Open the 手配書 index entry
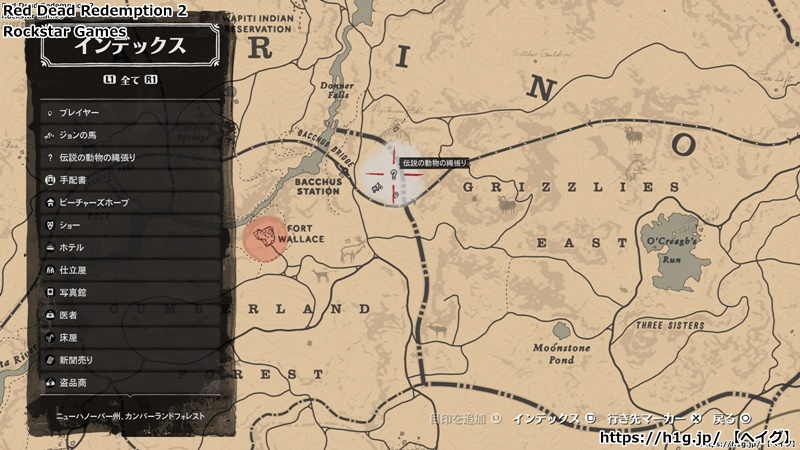 [x=130, y=180]
